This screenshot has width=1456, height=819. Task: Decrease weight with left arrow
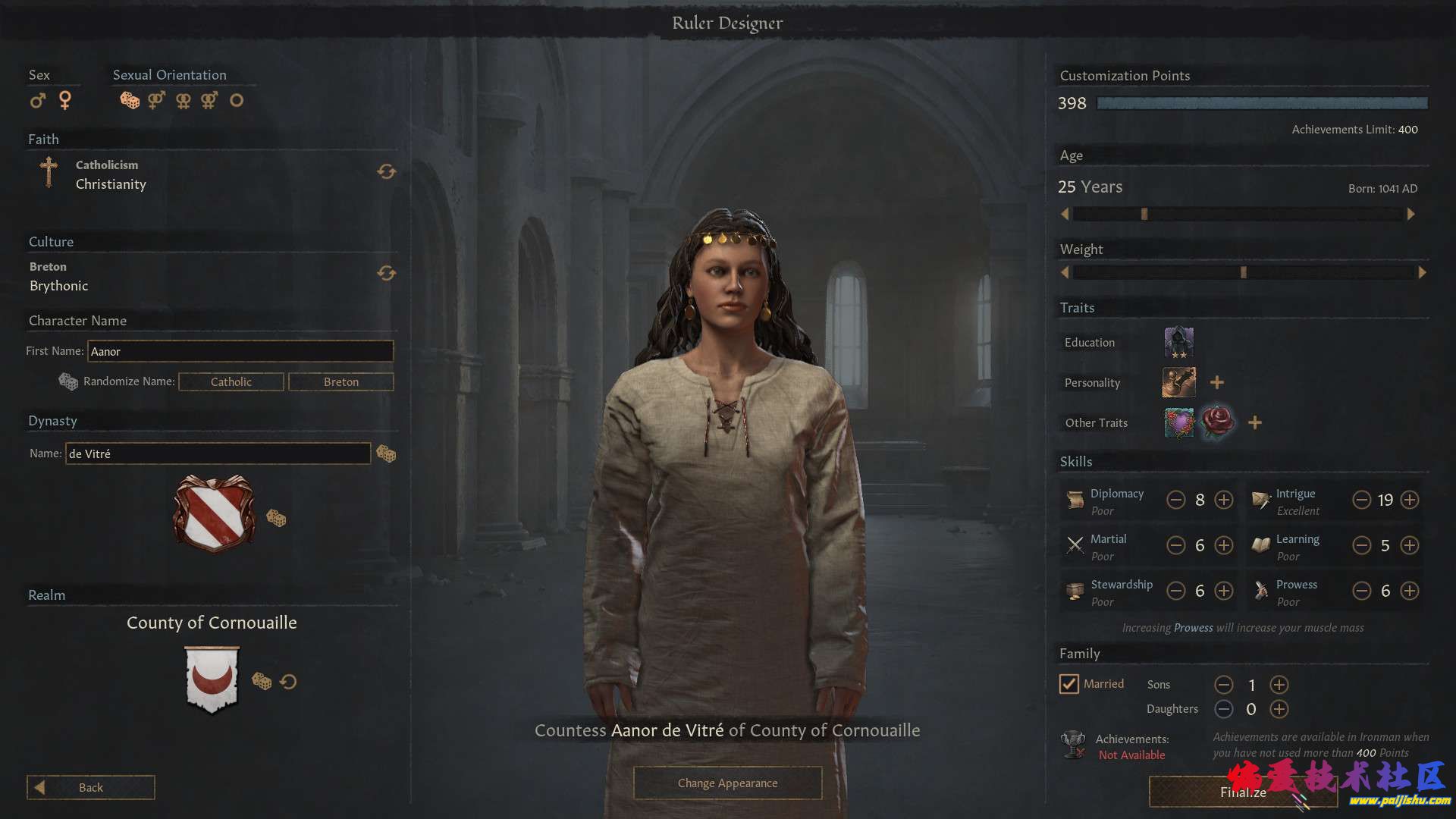tap(1065, 272)
